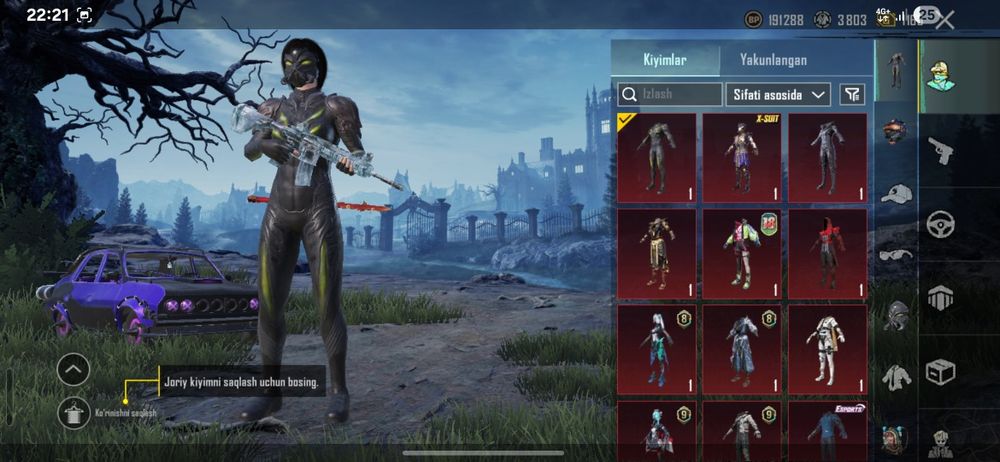
Task: Close the wardrobe with the X button
Action: [946, 19]
